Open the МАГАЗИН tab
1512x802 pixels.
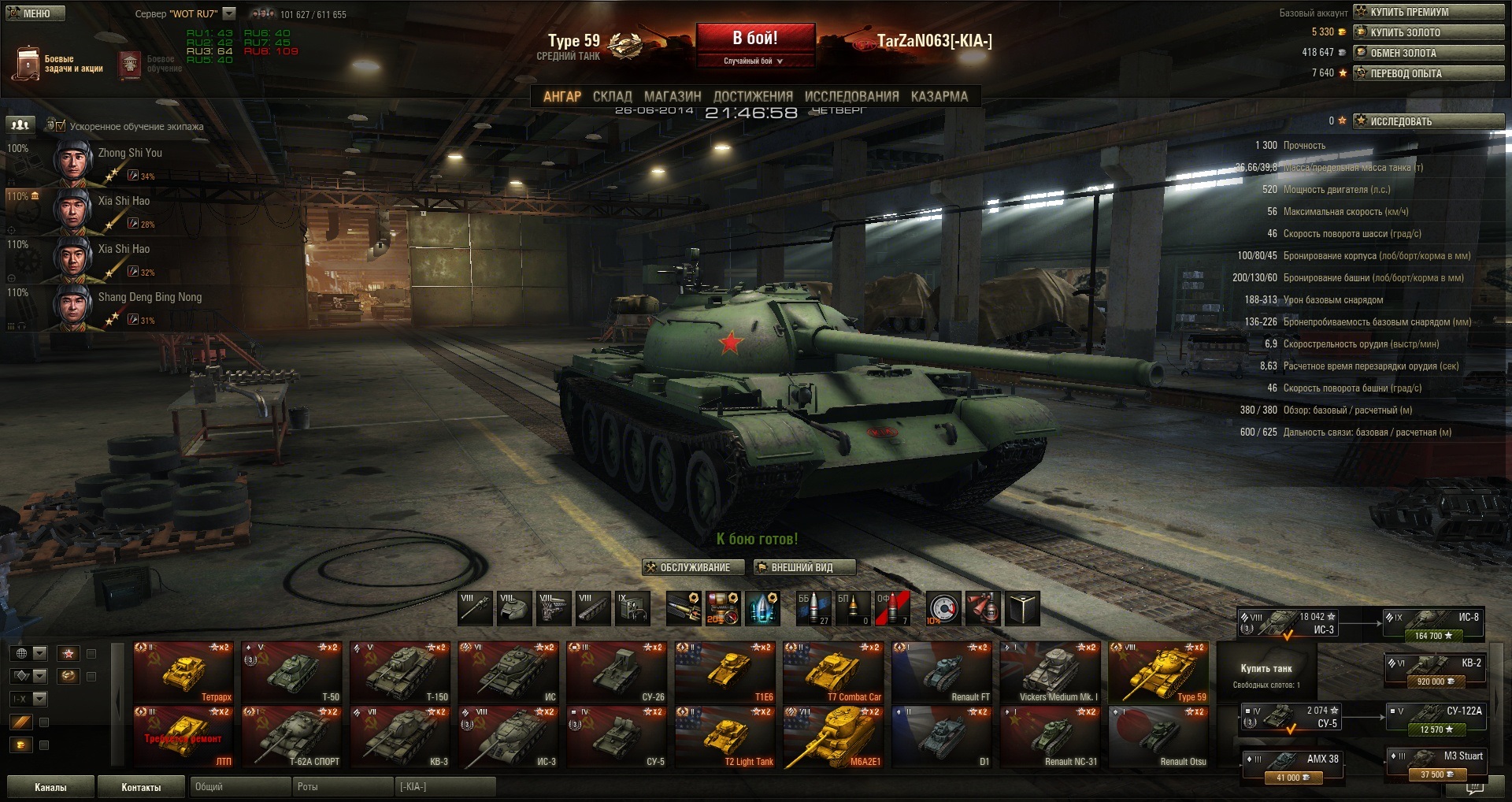[672, 96]
